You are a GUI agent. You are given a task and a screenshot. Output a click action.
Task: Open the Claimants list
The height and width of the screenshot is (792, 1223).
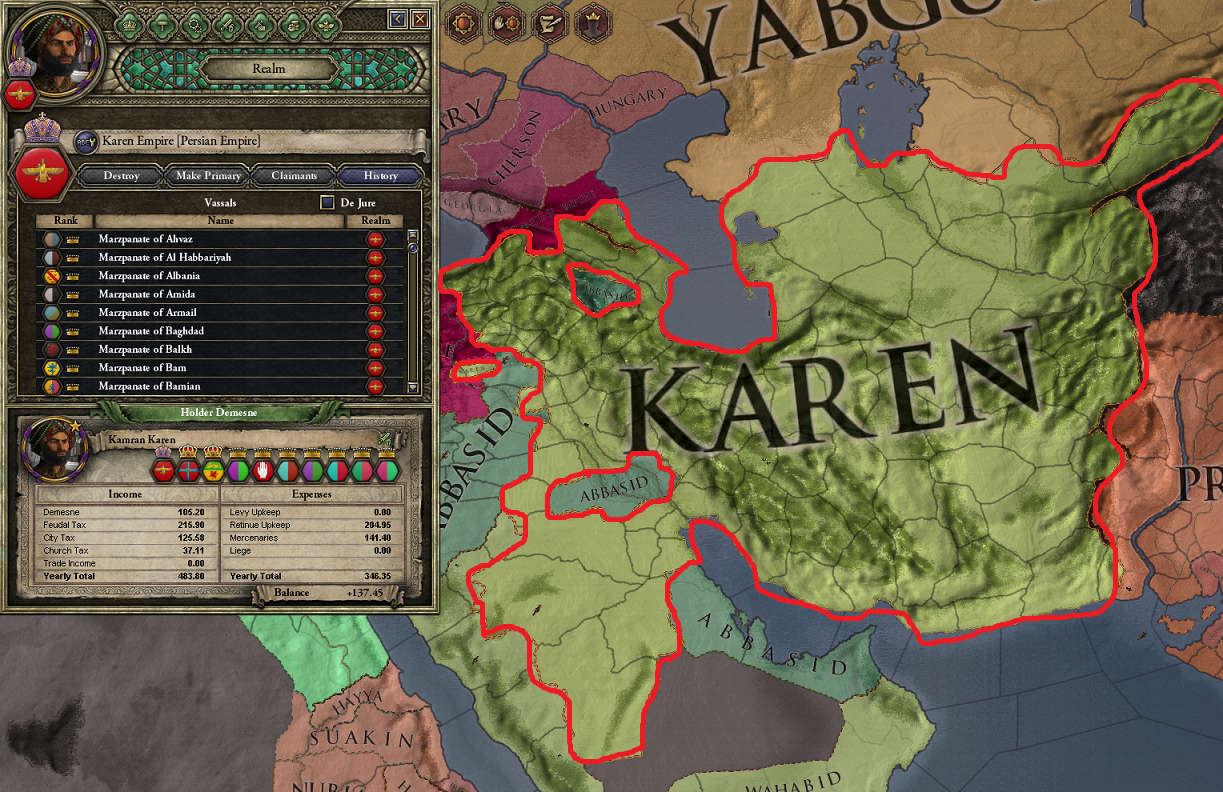click(294, 176)
